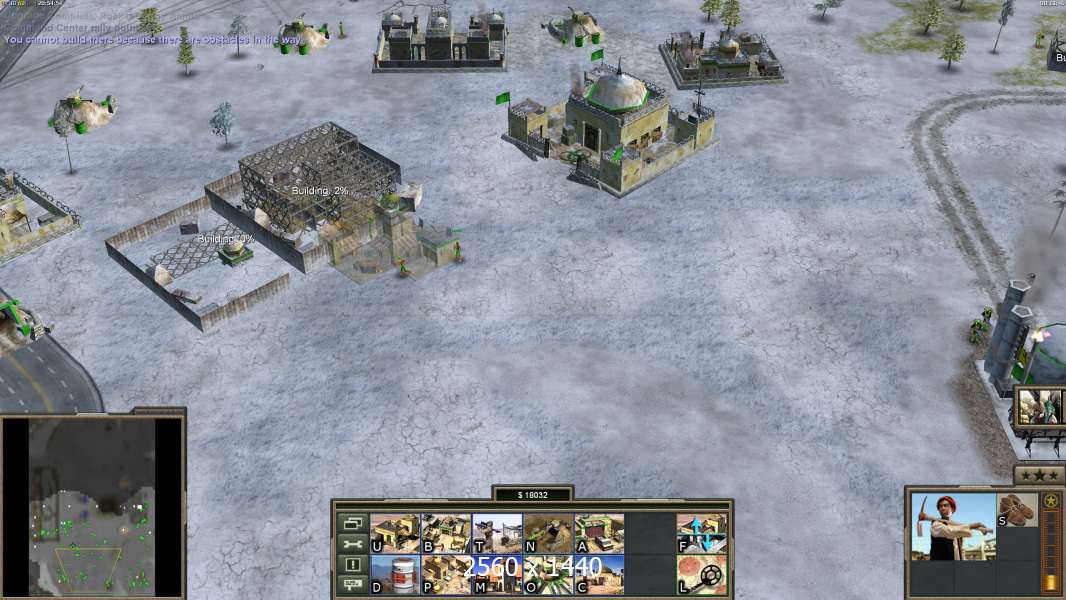This screenshot has height=600, width=1066.
Task: Click the overlapping windows button
Action: [x=351, y=523]
